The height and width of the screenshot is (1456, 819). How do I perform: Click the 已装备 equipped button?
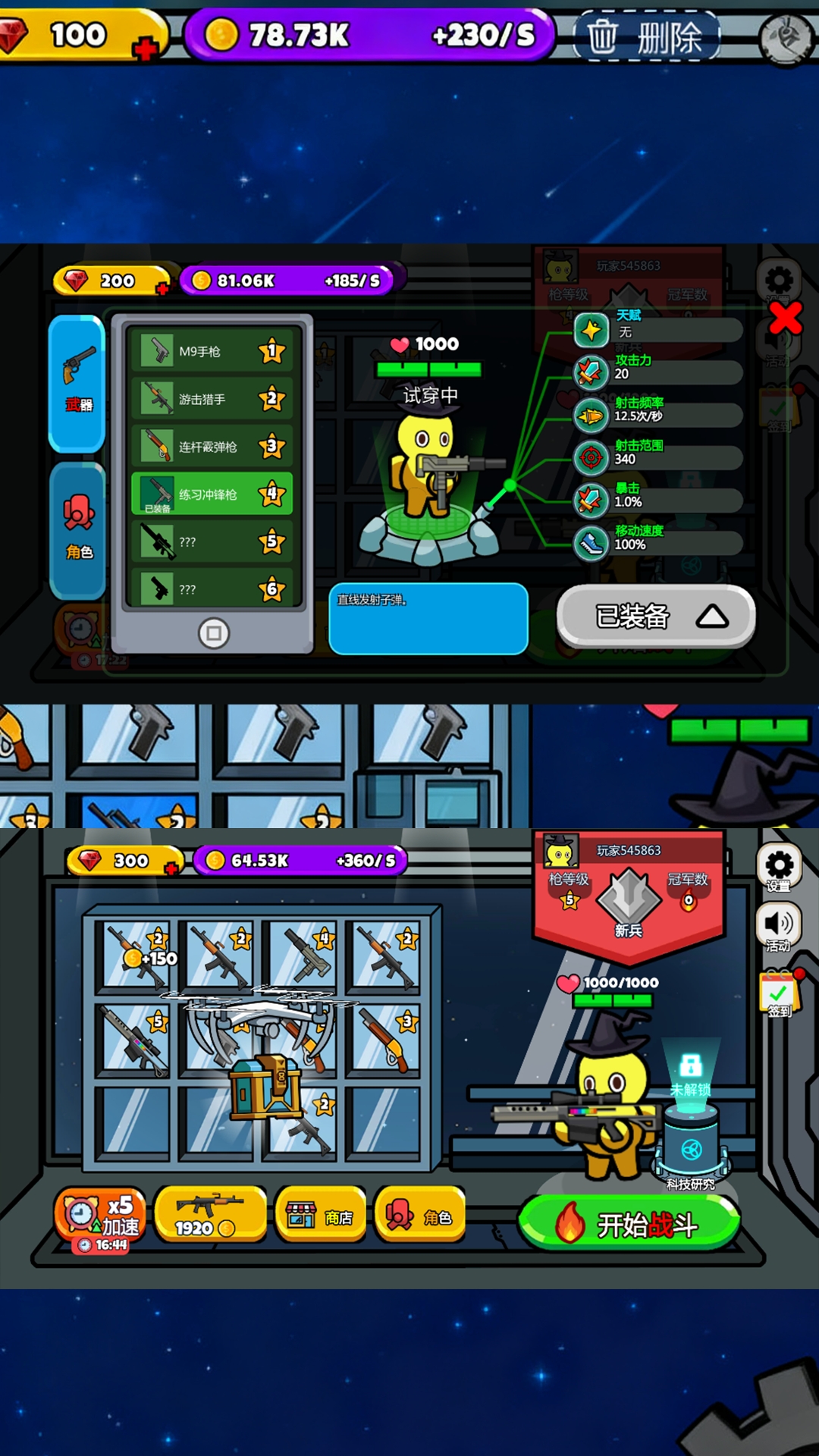point(656,617)
